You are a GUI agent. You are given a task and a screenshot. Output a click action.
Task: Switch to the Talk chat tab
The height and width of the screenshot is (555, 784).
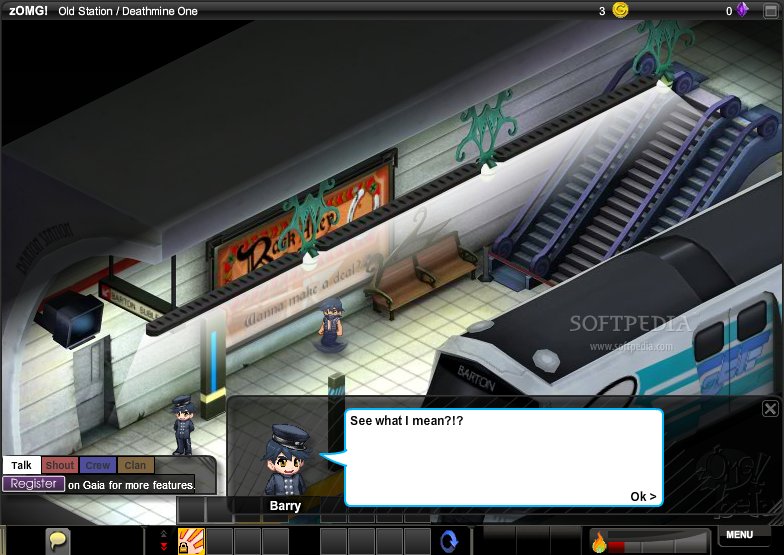[x=21, y=465]
